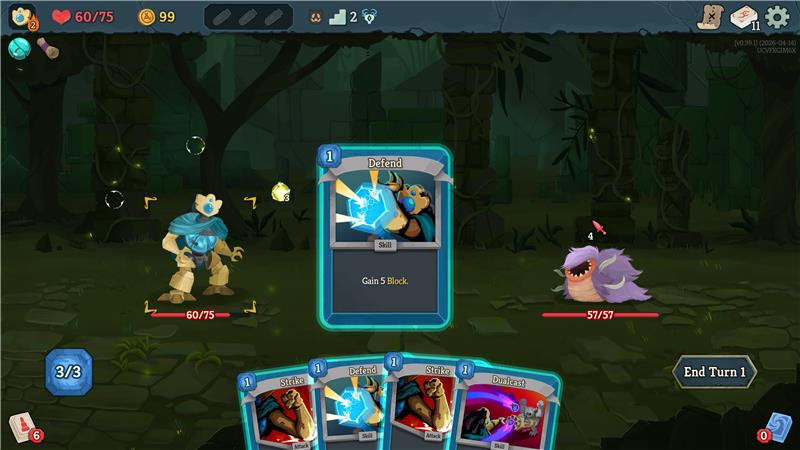End the current turn

point(714,372)
